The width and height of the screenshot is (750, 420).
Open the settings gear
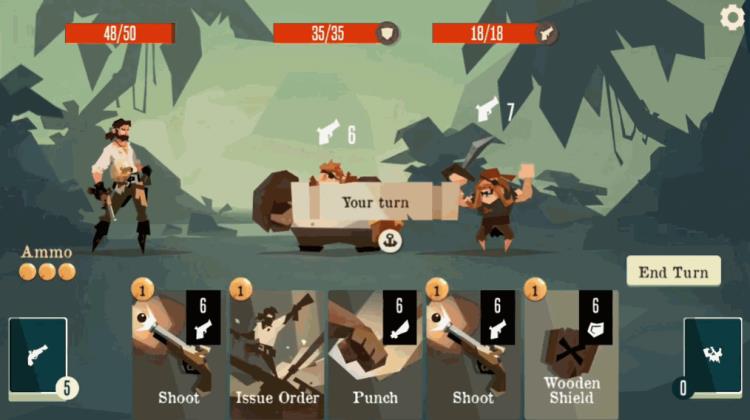[x=733, y=17]
